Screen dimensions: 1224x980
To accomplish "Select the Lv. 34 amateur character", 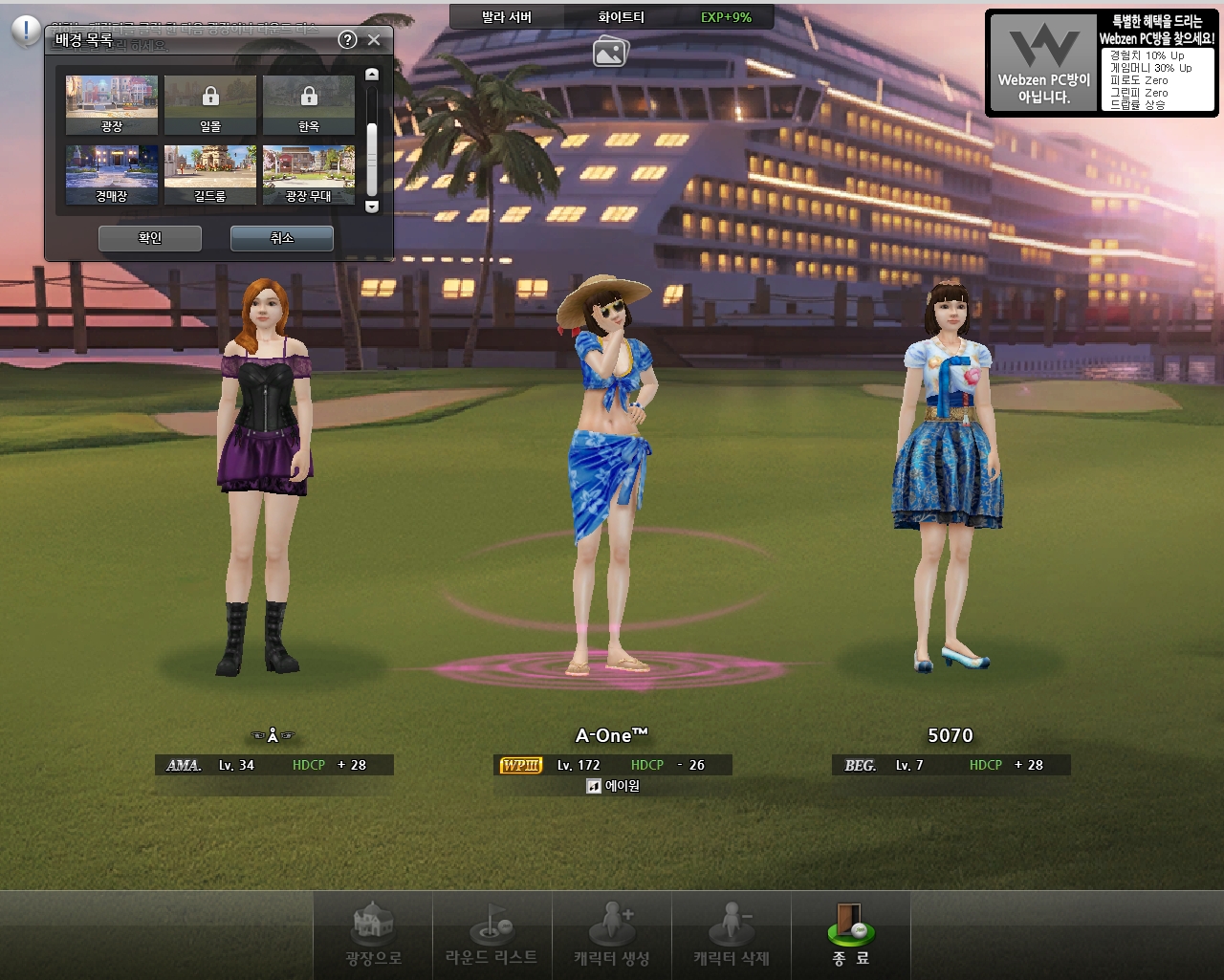I will (x=265, y=478).
